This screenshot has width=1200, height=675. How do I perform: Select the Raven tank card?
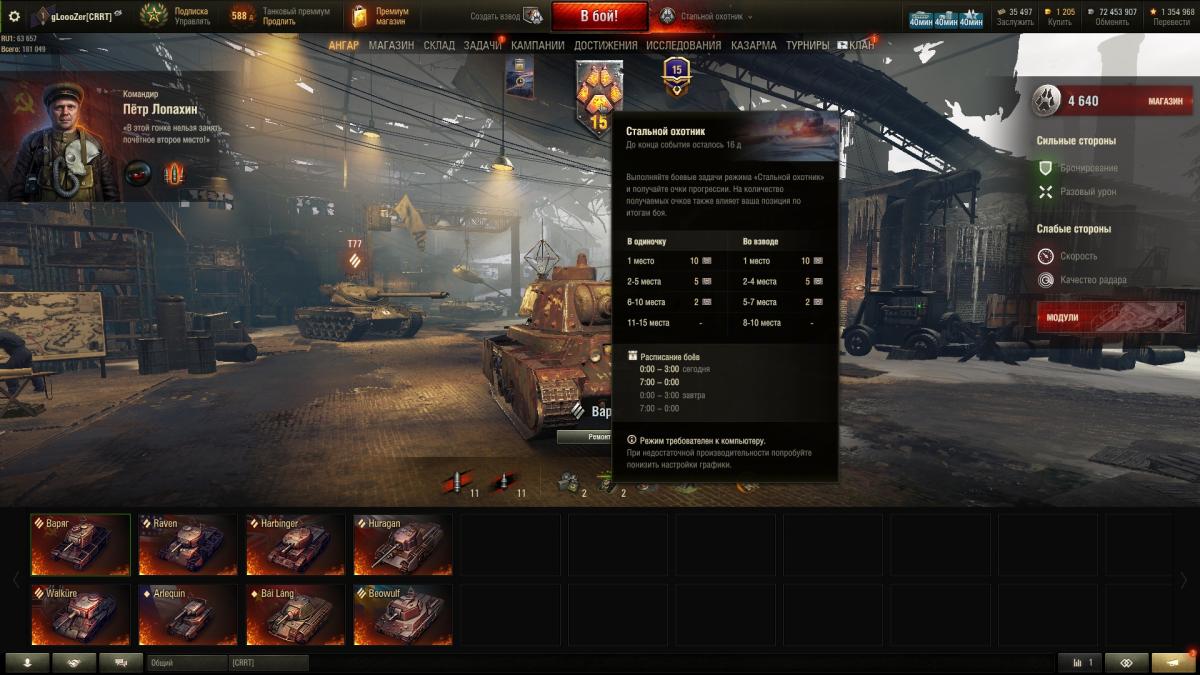188,545
